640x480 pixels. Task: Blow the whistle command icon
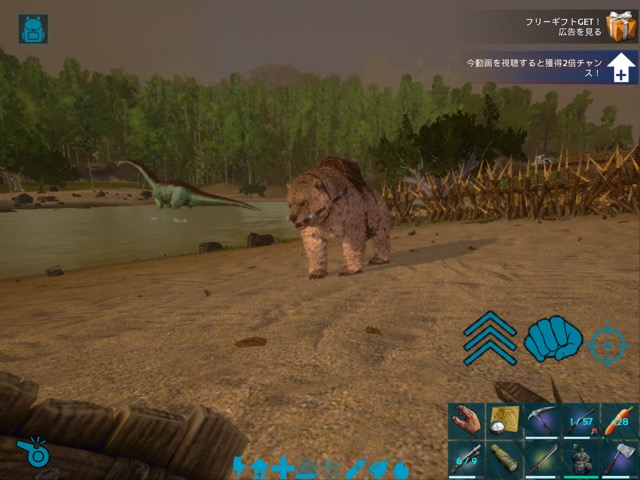[34, 451]
